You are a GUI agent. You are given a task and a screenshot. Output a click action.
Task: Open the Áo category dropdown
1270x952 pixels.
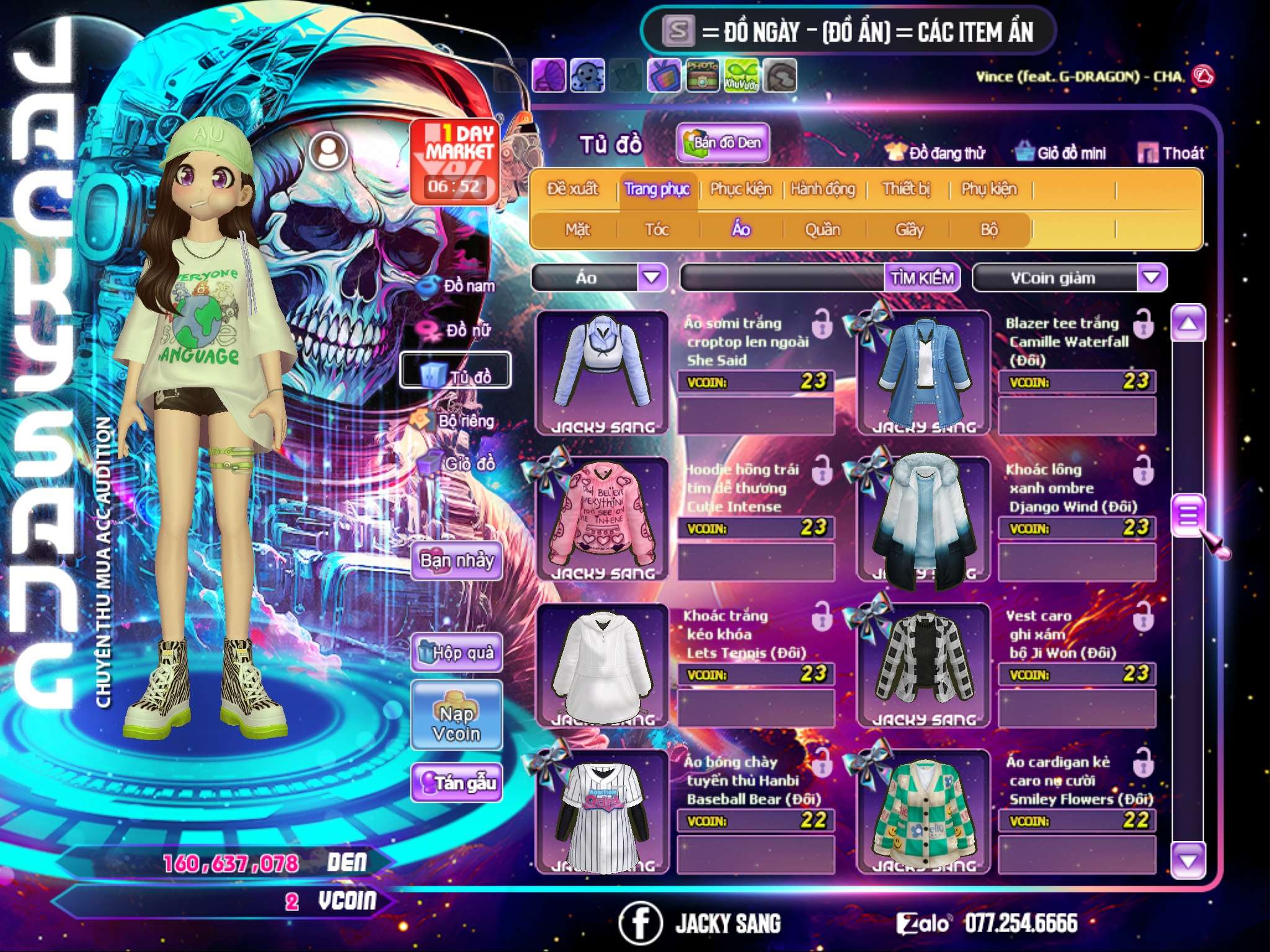click(652, 277)
